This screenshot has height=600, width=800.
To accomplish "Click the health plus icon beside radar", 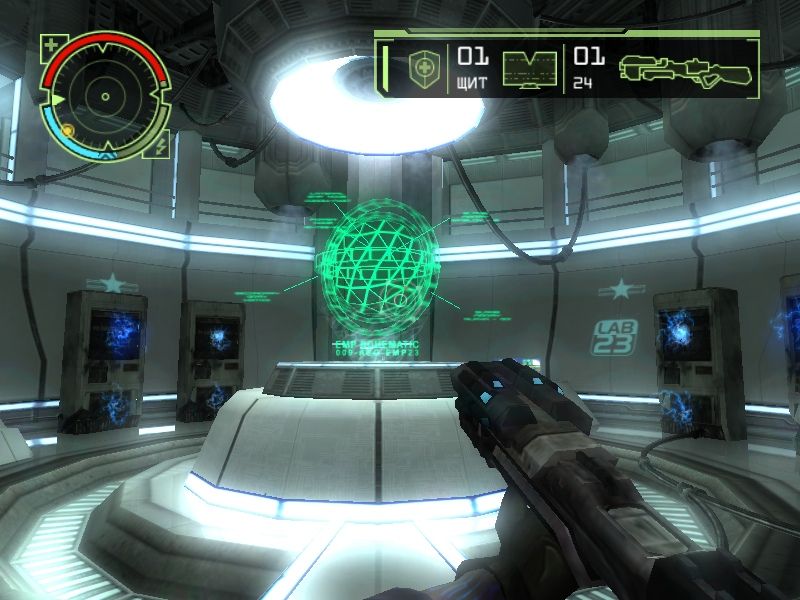I will coord(51,44).
